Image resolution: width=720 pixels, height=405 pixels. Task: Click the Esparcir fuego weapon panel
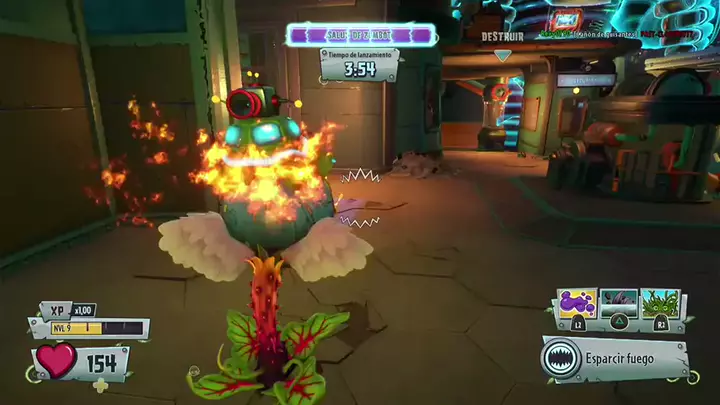point(616,358)
